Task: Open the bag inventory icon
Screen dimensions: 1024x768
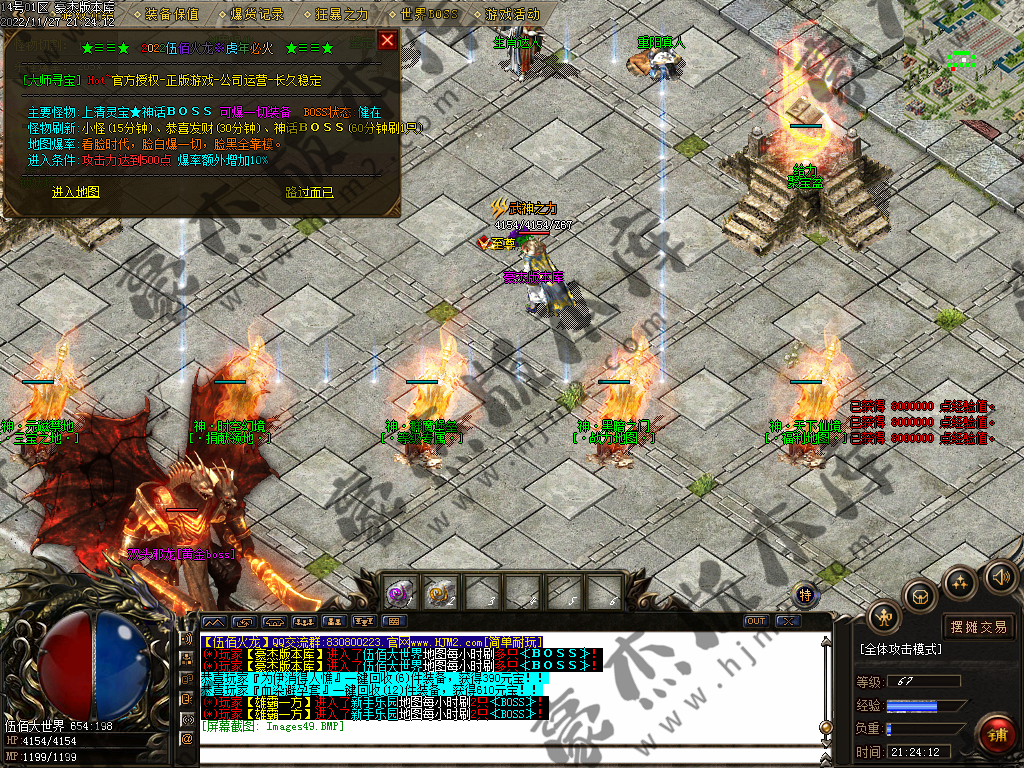Action: [x=921, y=596]
